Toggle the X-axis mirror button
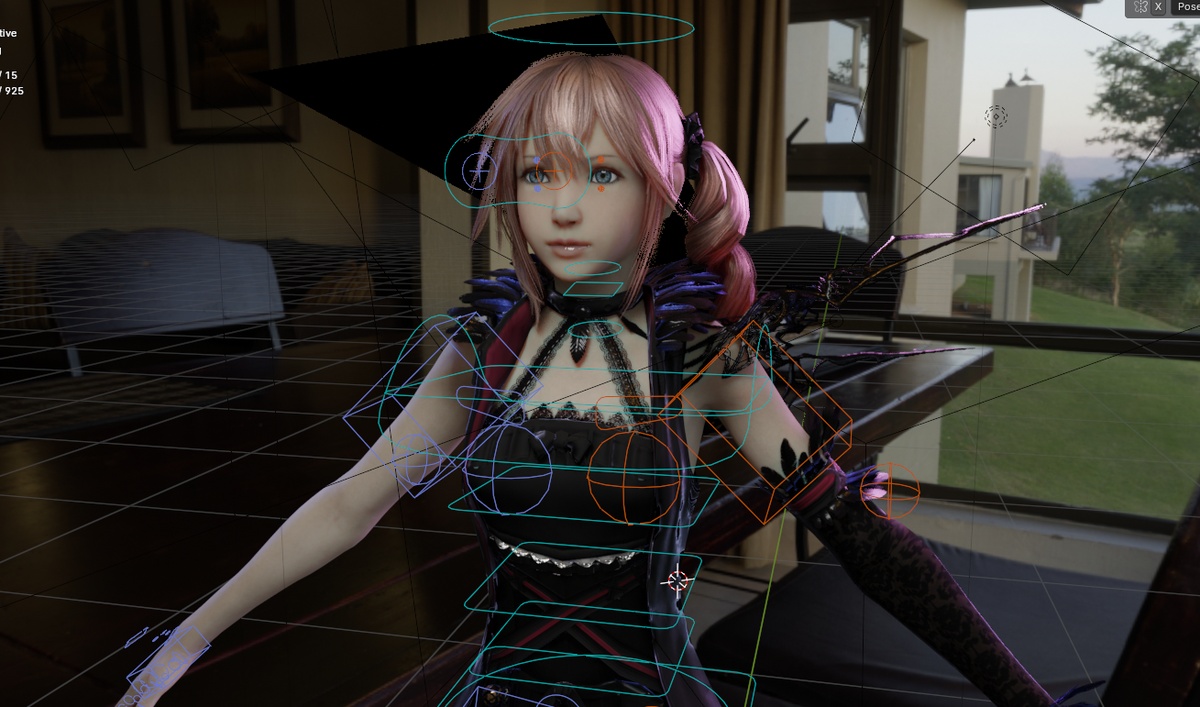1200x707 pixels. pyautogui.click(x=1158, y=7)
